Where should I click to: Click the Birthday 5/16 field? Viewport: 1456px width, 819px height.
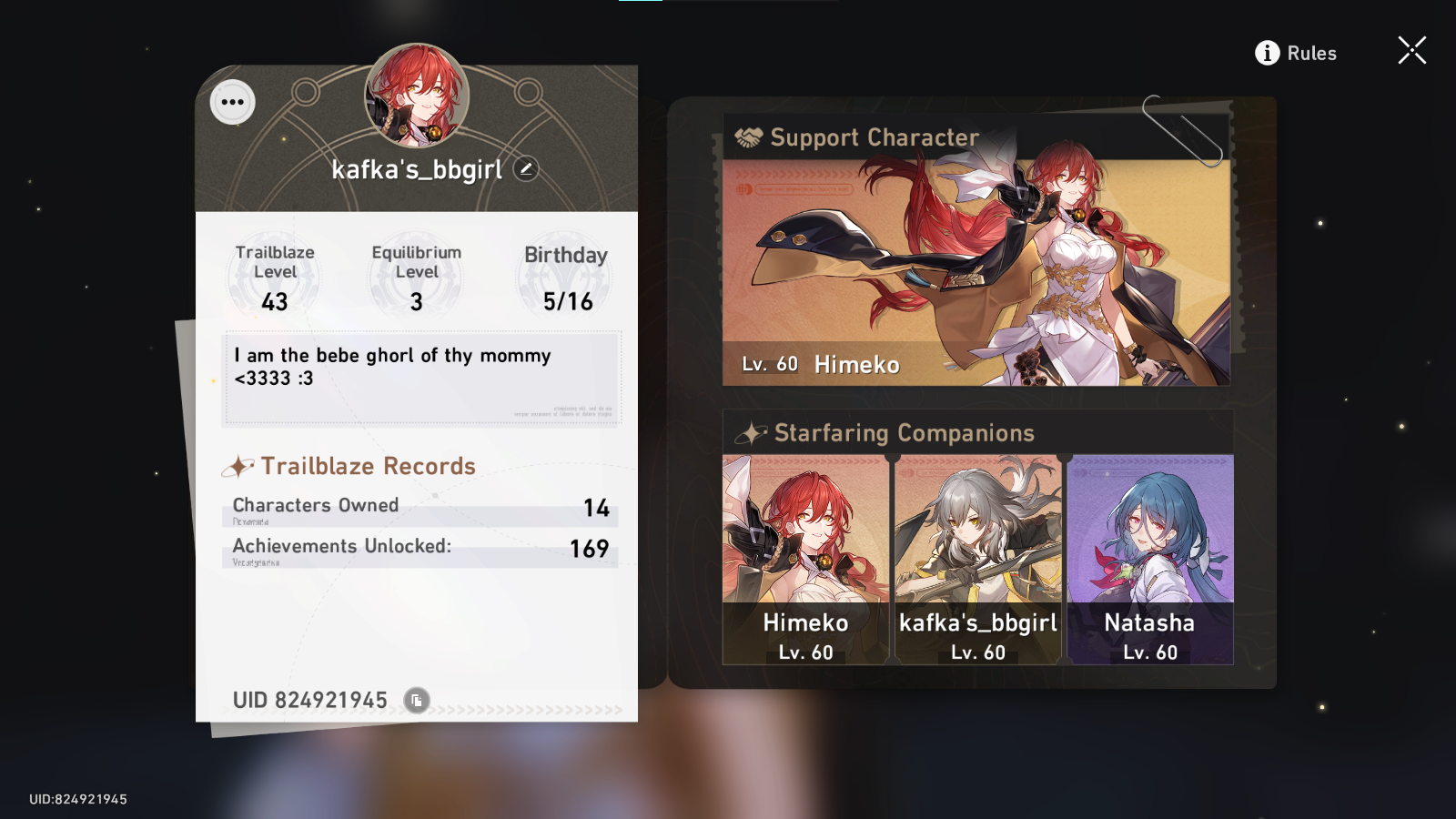(565, 276)
